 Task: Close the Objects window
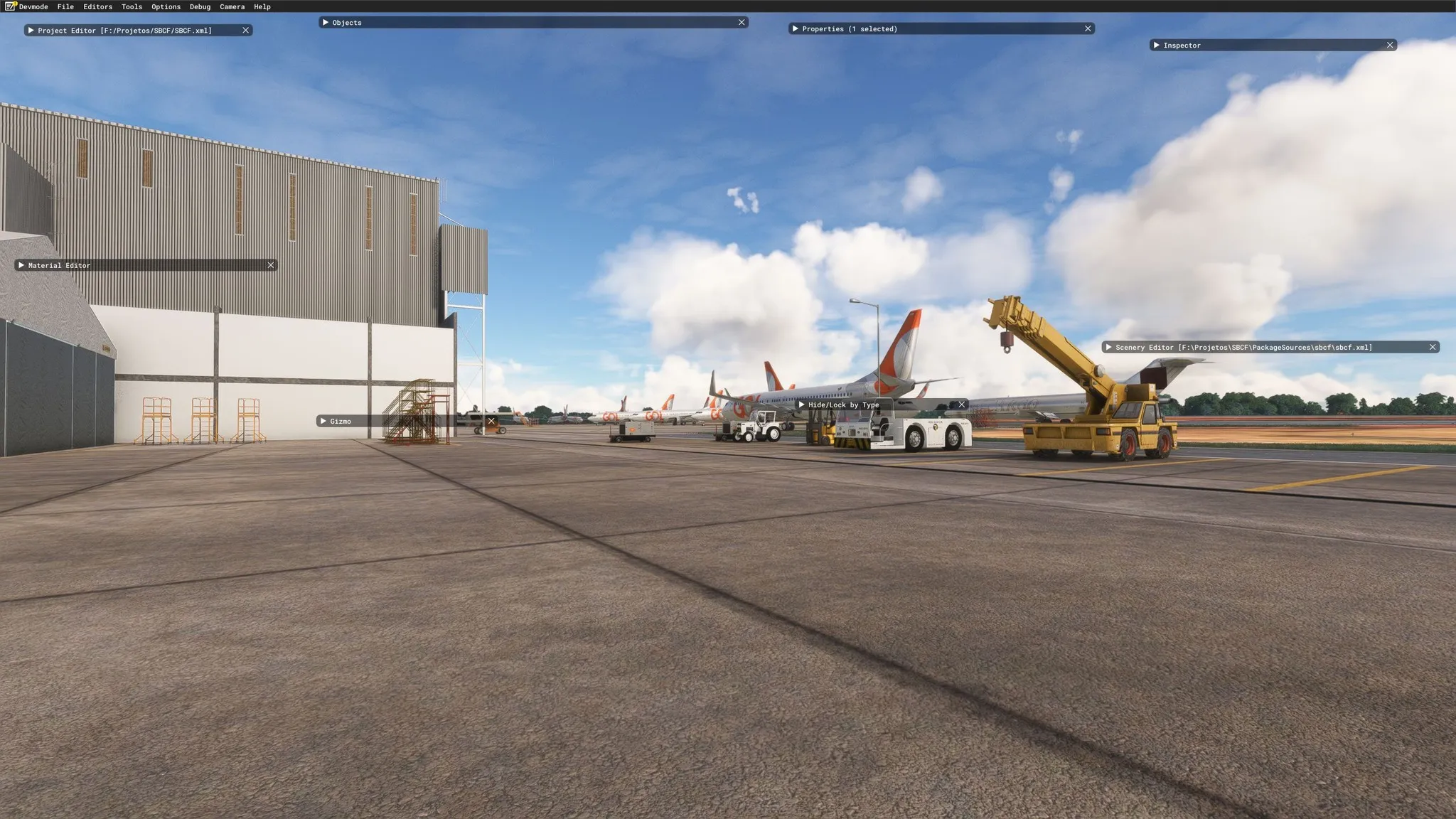tap(742, 23)
